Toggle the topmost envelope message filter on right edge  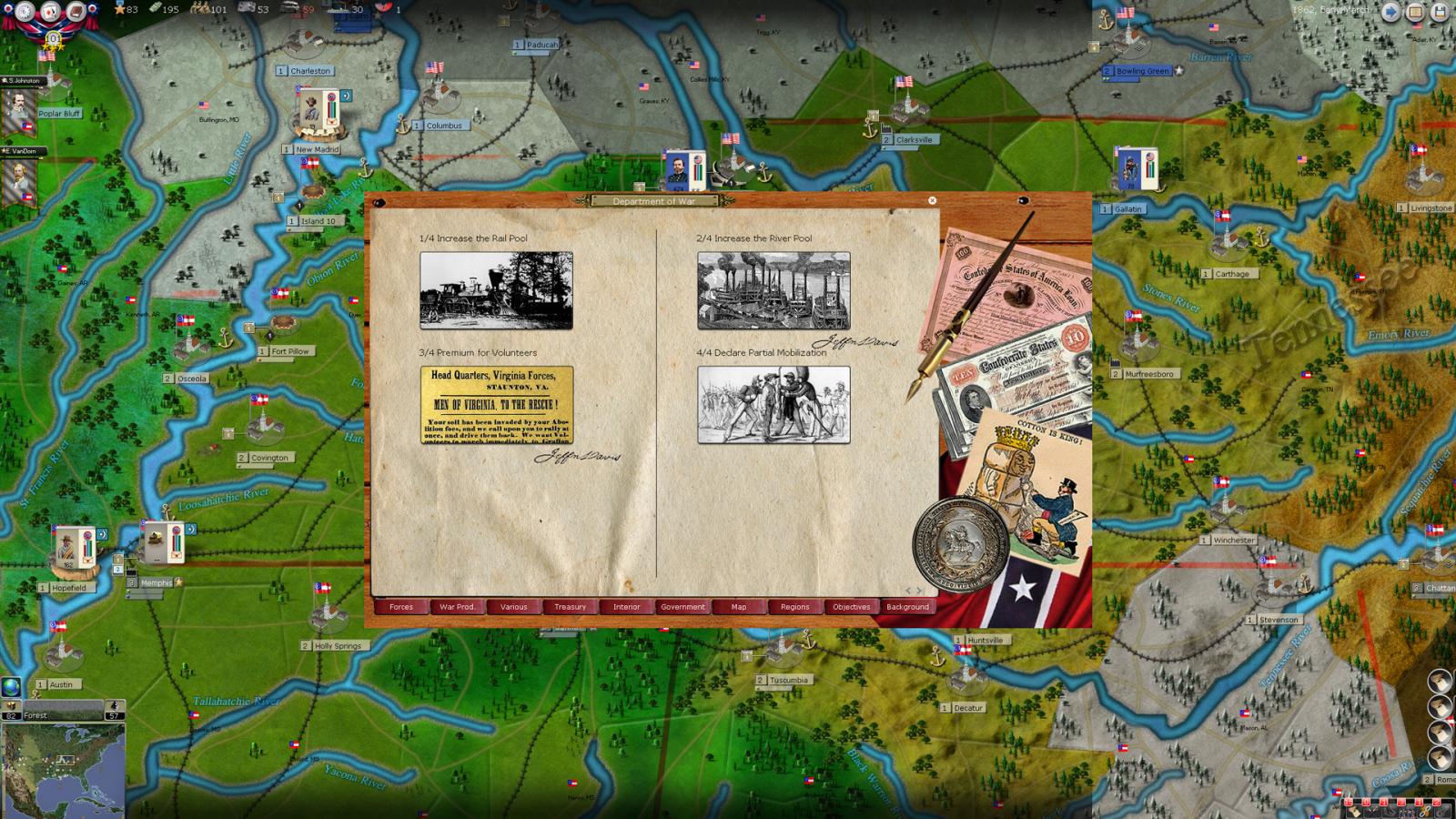point(1441,681)
